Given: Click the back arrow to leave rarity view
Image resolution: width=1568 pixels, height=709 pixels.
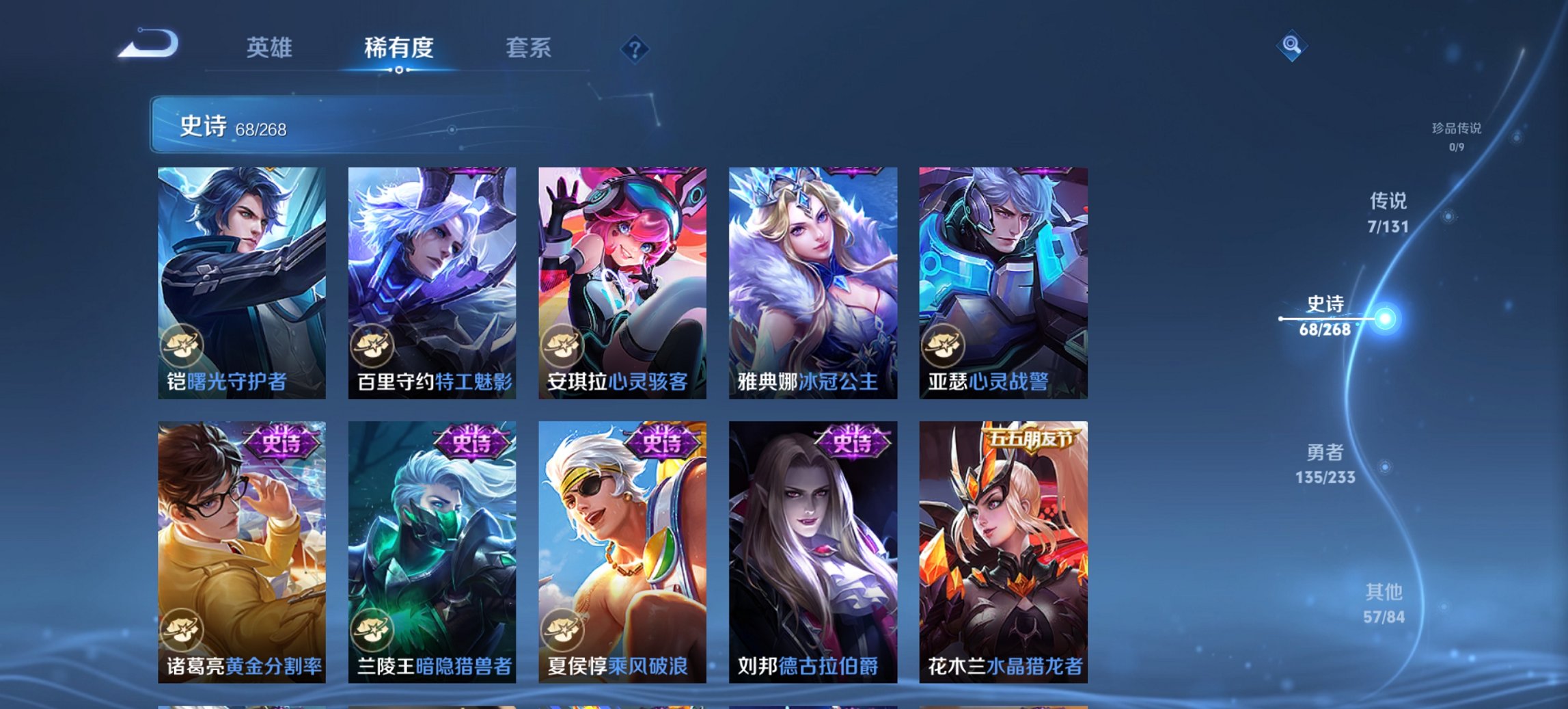Looking at the screenshot, I should [x=148, y=44].
